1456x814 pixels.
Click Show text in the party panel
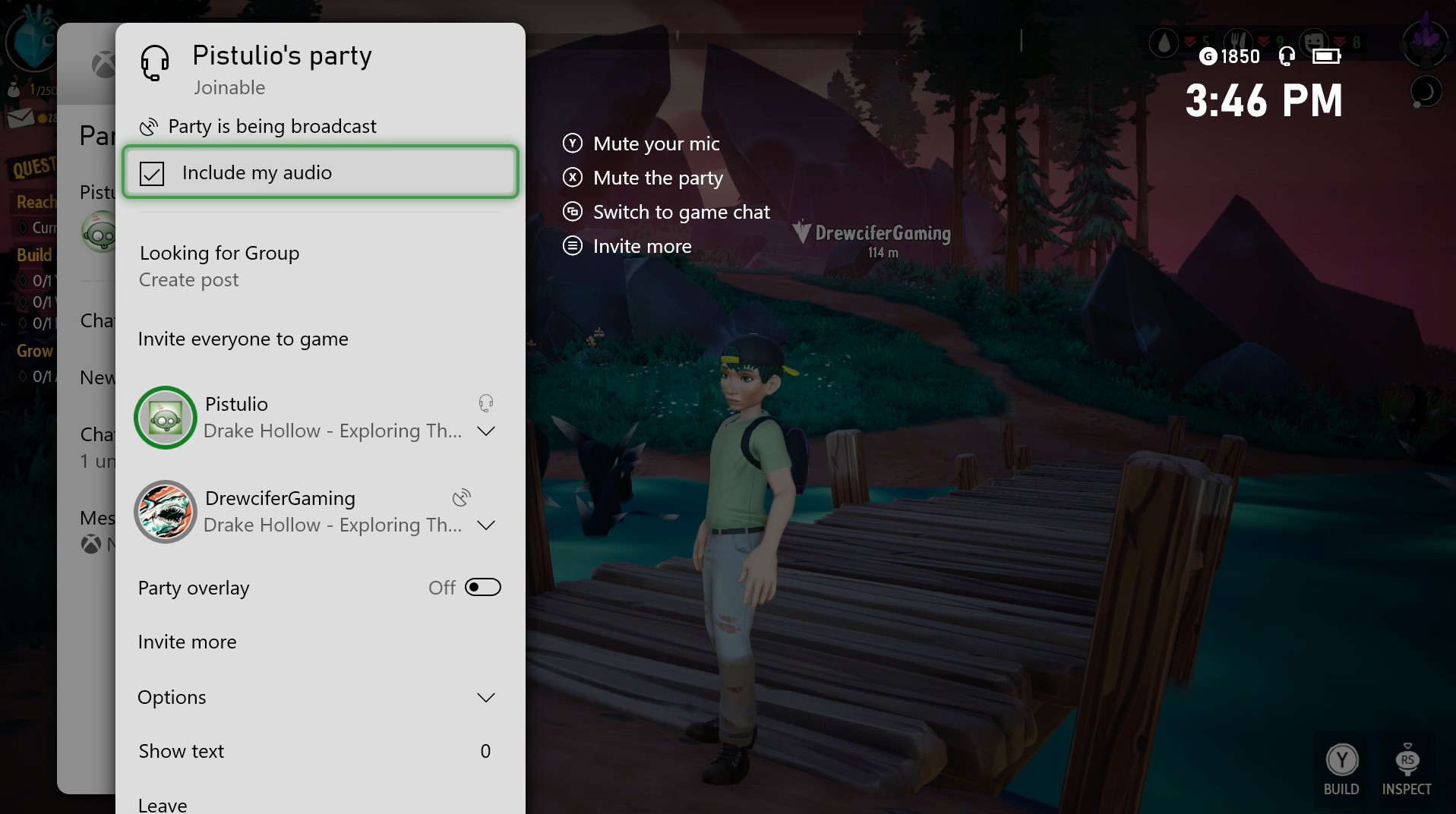(x=181, y=751)
